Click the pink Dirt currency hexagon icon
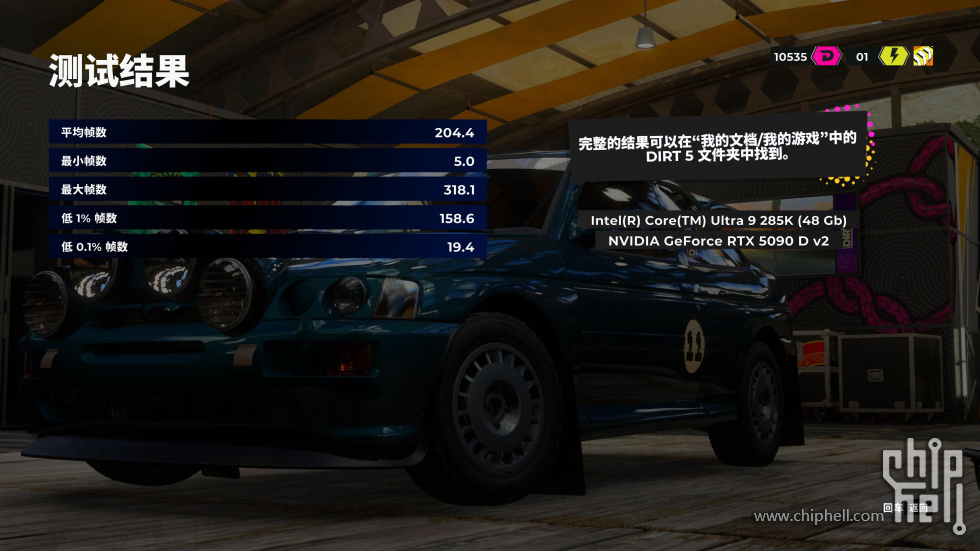The image size is (980, 551). 827,56
